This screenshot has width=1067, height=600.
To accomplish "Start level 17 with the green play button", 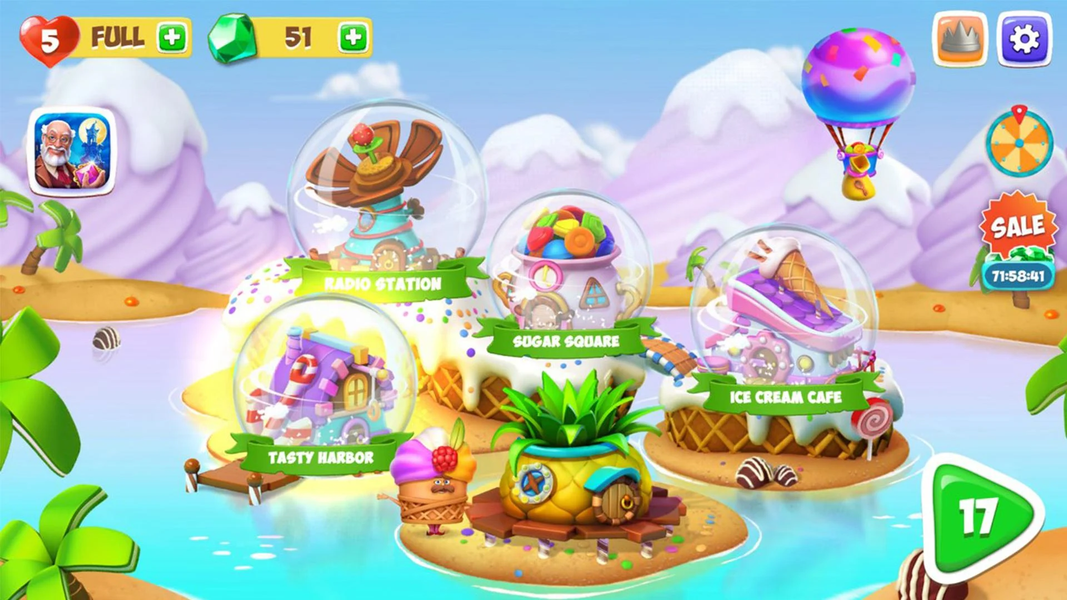I will click(980, 517).
